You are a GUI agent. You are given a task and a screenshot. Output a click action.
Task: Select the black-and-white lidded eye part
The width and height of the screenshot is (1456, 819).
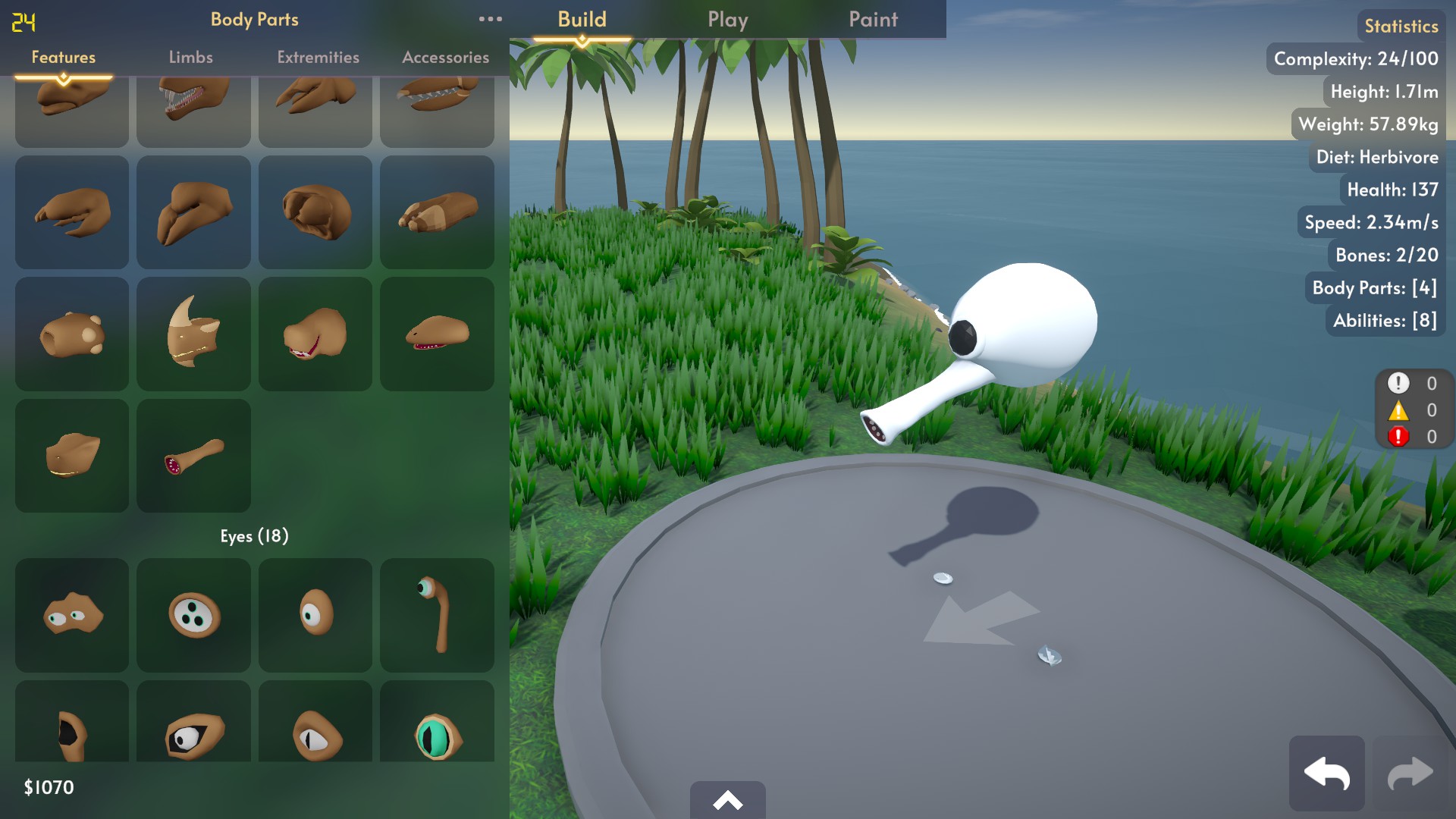tap(193, 730)
